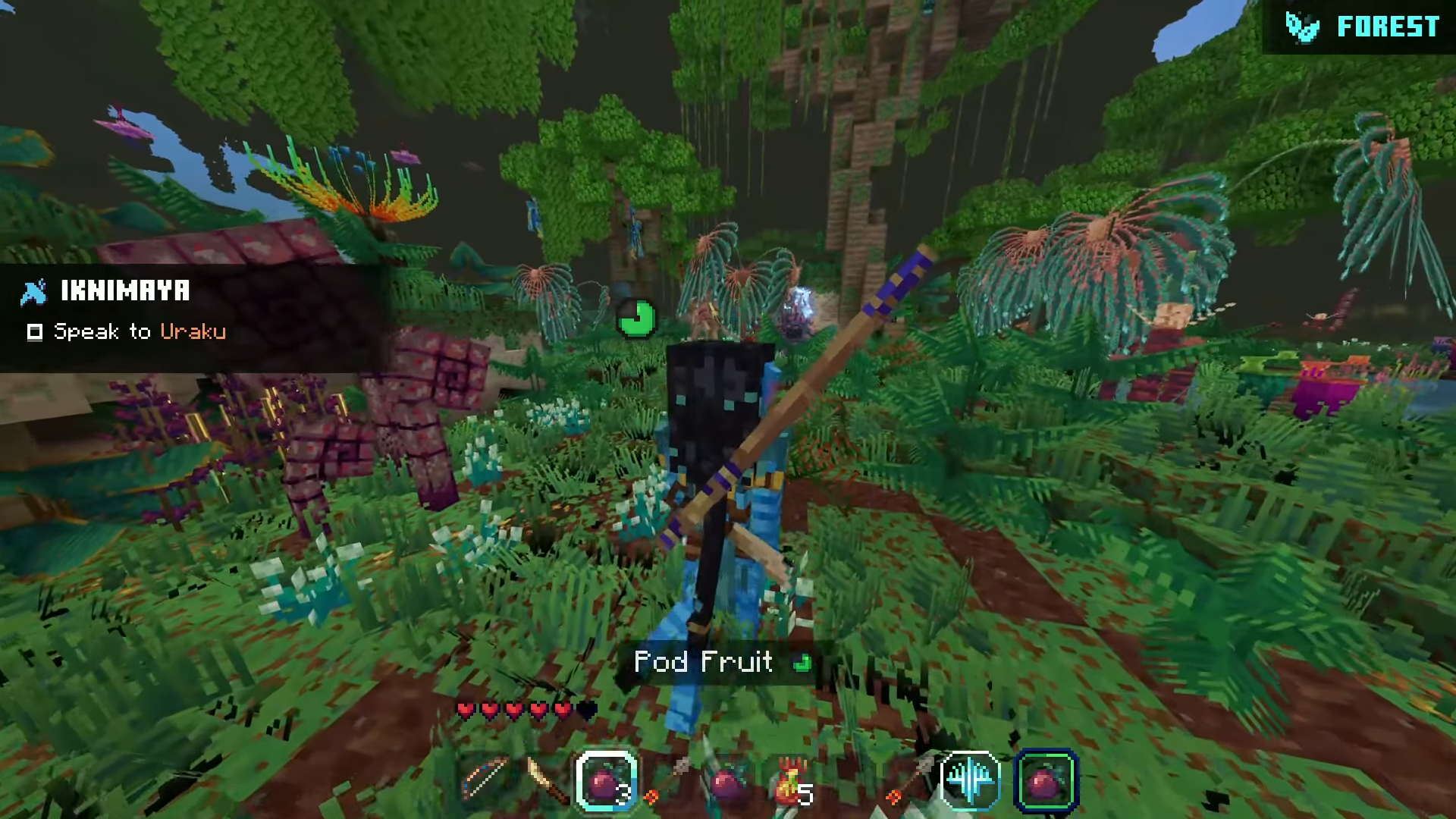Select the bow in the hotbar
The image size is (1456, 819).
[x=485, y=779]
